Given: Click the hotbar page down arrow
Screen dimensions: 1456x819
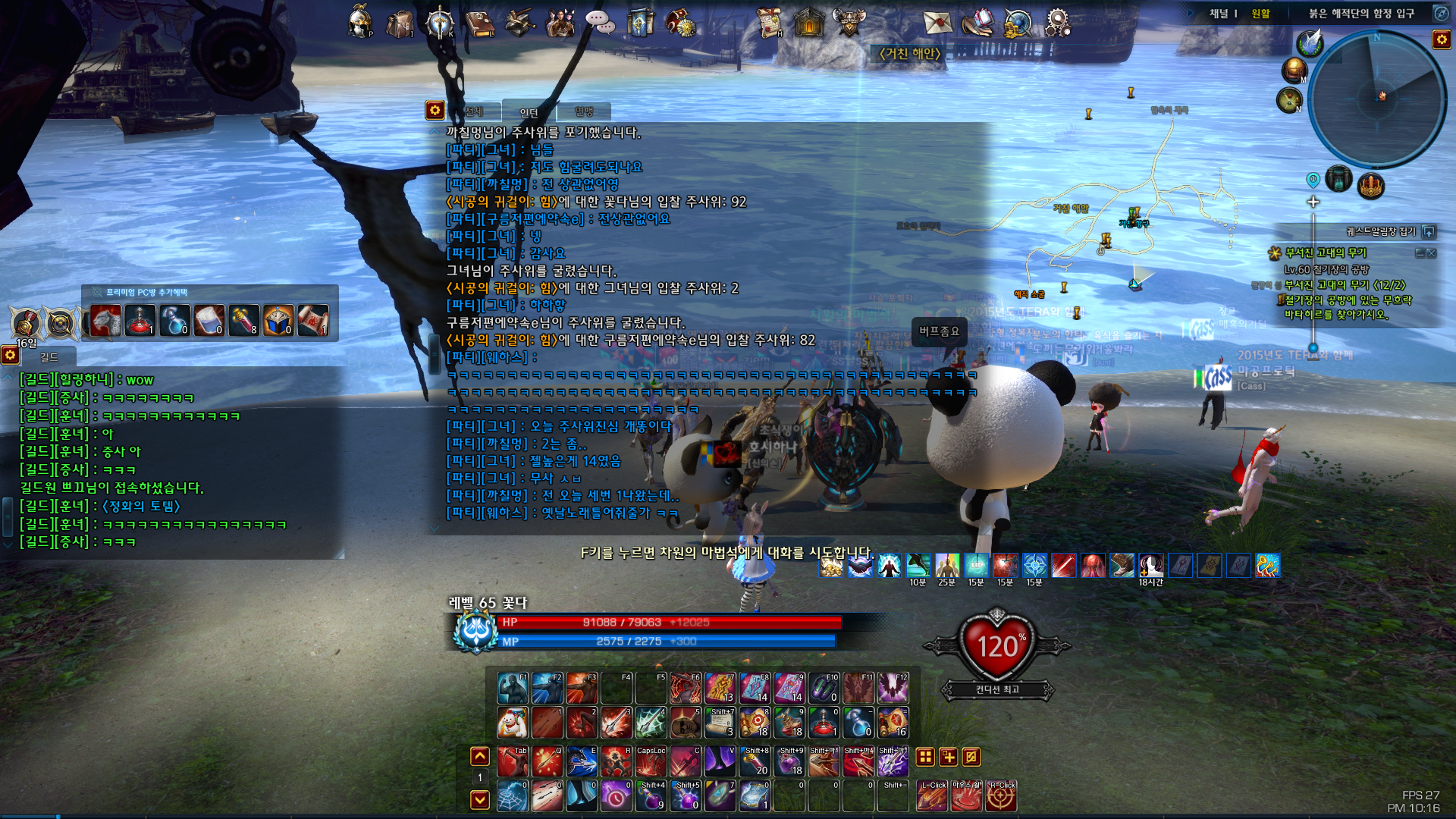Looking at the screenshot, I should [x=480, y=799].
